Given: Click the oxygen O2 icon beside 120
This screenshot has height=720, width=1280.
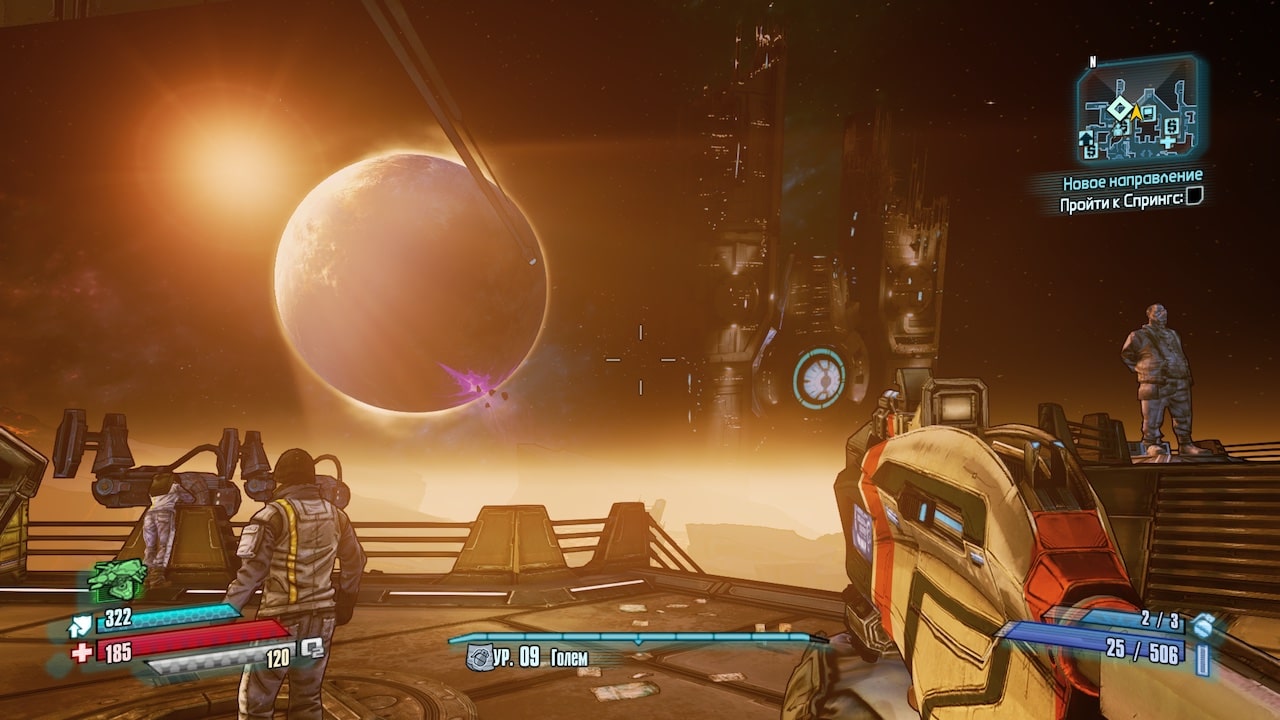Looking at the screenshot, I should point(312,649).
